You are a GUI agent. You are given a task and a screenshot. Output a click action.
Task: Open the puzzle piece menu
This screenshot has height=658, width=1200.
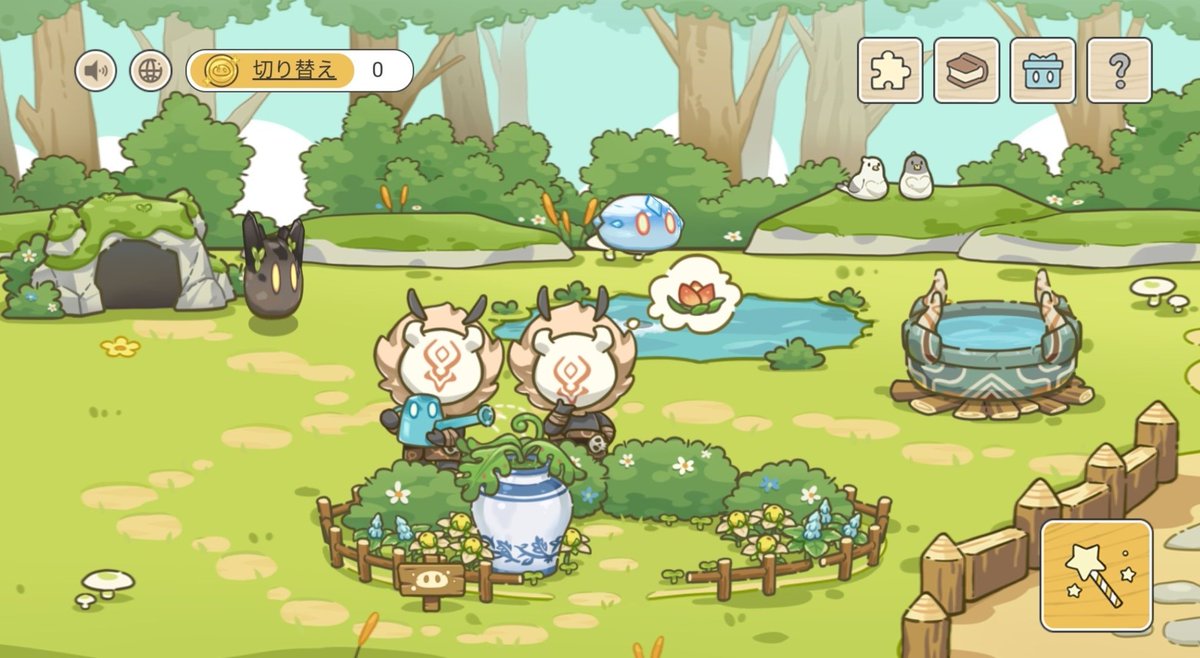pyautogui.click(x=890, y=70)
